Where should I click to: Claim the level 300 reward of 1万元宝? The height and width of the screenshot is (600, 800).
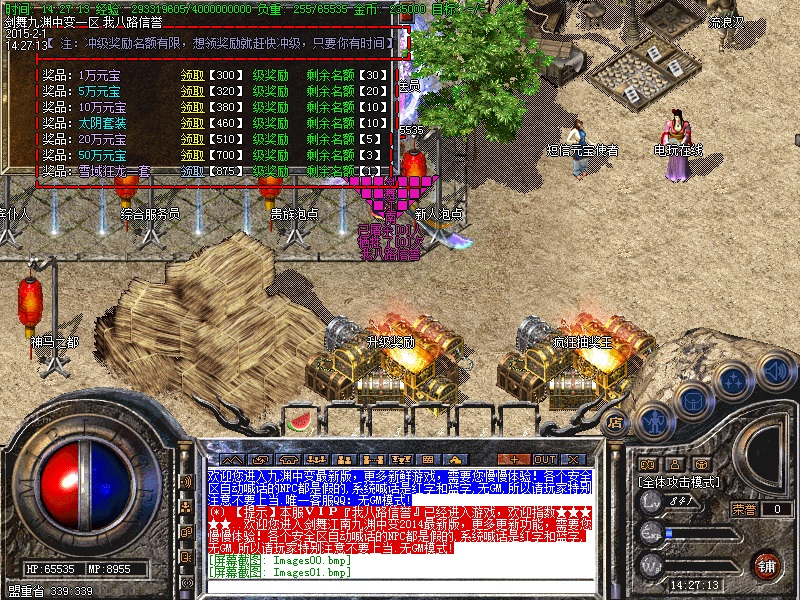click(x=191, y=75)
